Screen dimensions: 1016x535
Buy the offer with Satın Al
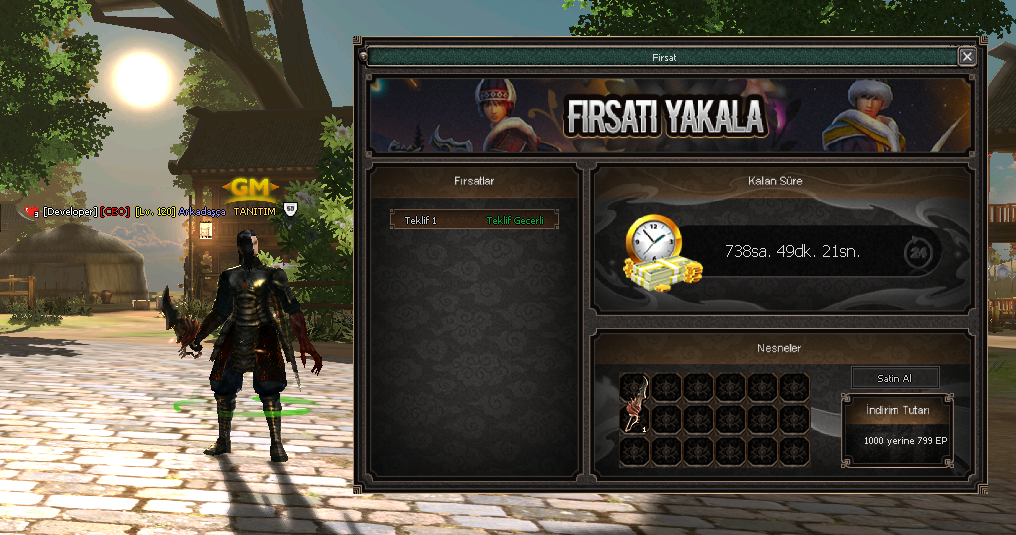895,378
